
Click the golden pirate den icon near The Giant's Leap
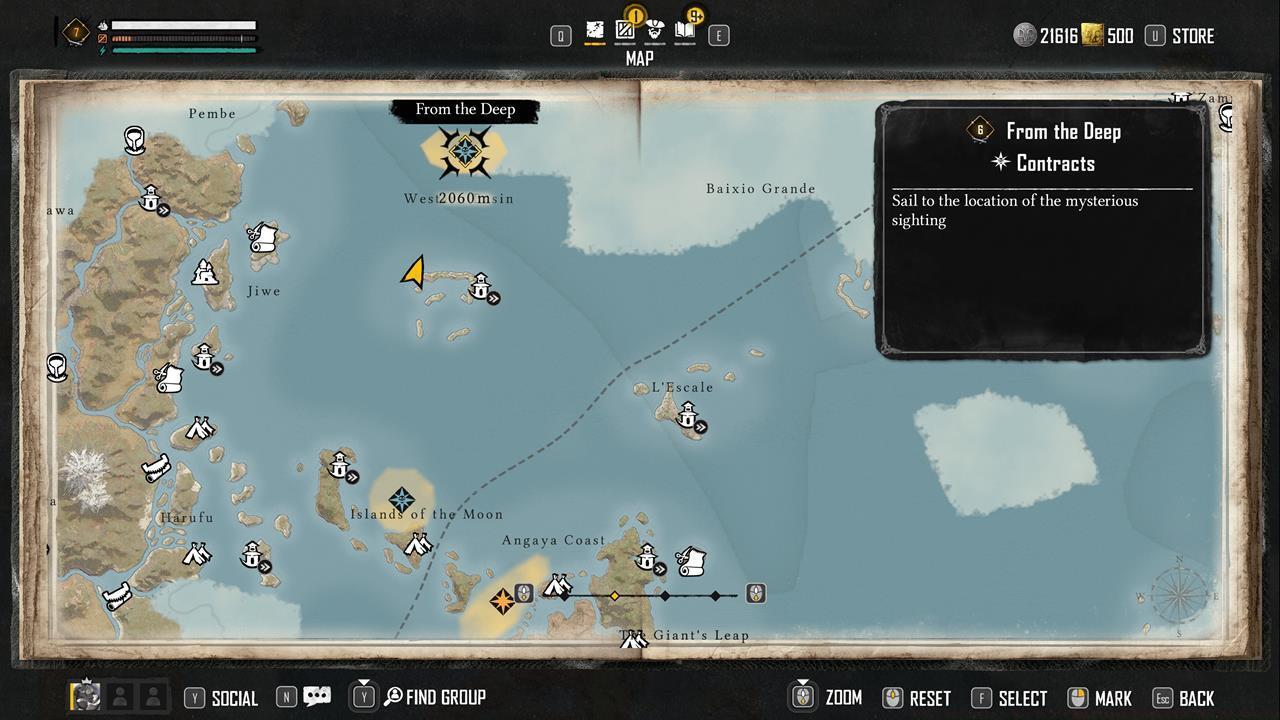(502, 601)
